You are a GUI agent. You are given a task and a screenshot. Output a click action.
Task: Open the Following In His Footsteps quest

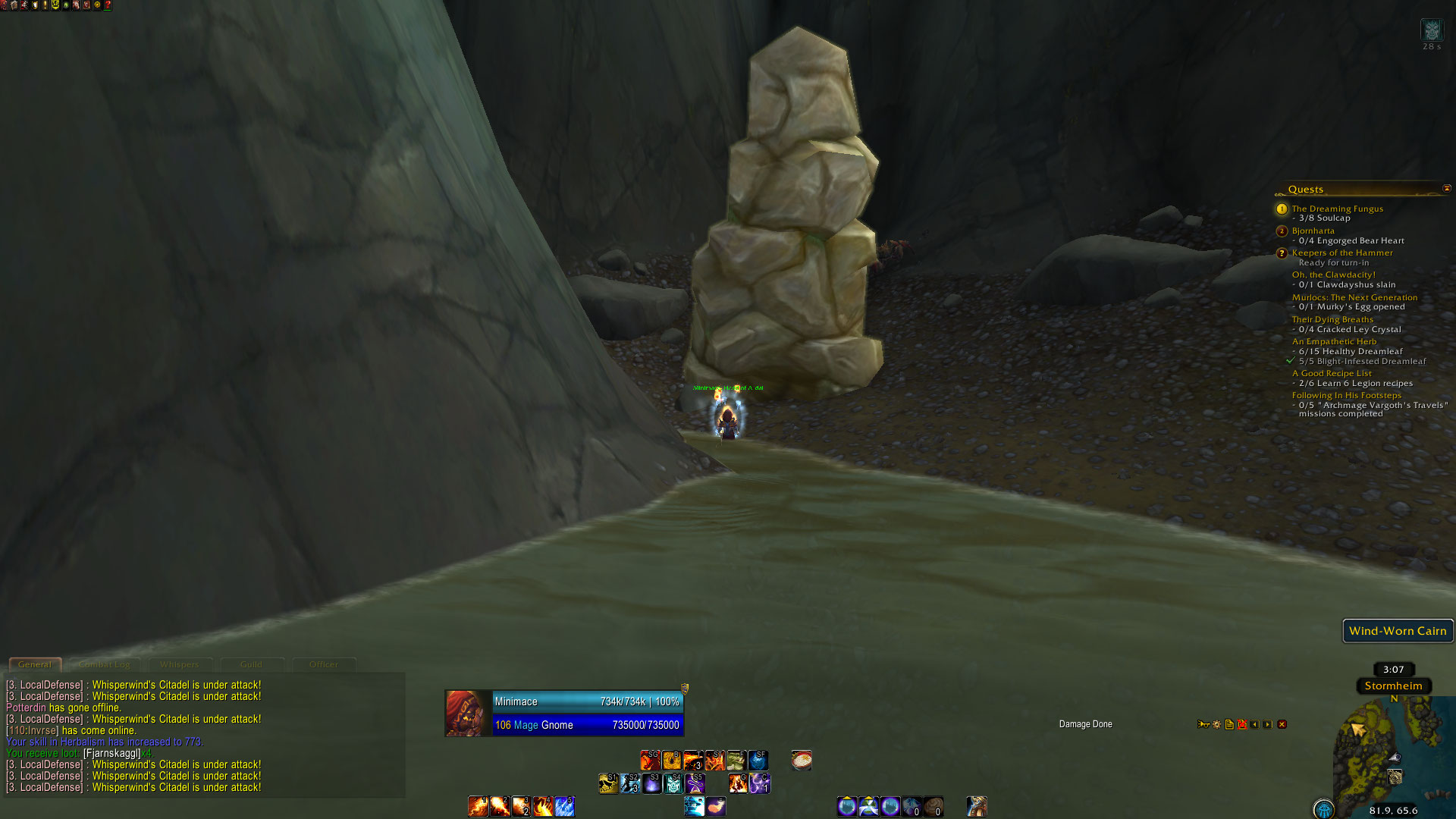pos(1346,395)
